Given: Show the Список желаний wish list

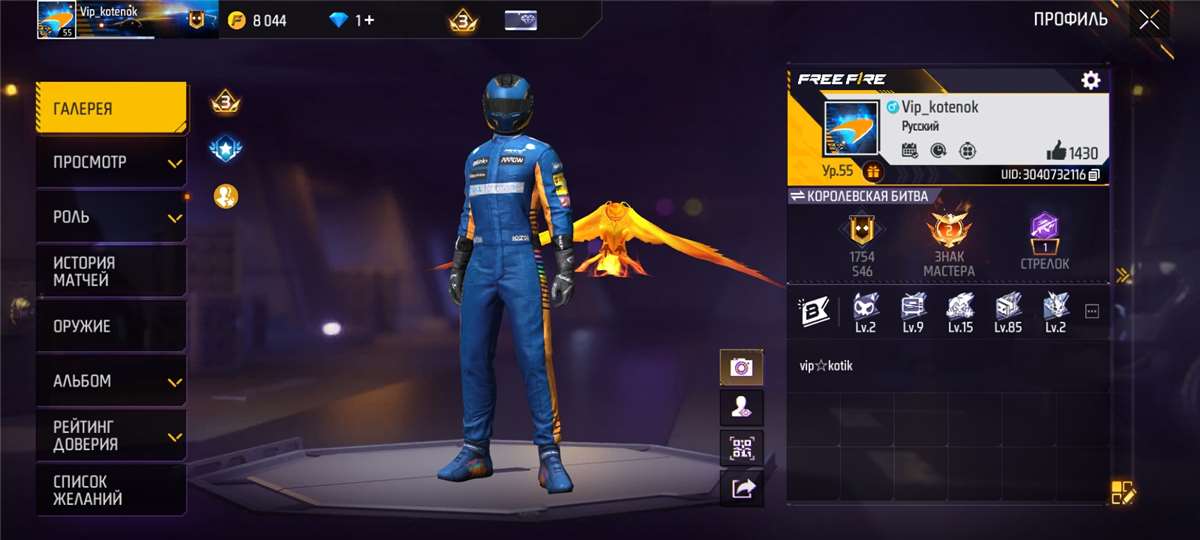Looking at the screenshot, I should pos(111,490).
